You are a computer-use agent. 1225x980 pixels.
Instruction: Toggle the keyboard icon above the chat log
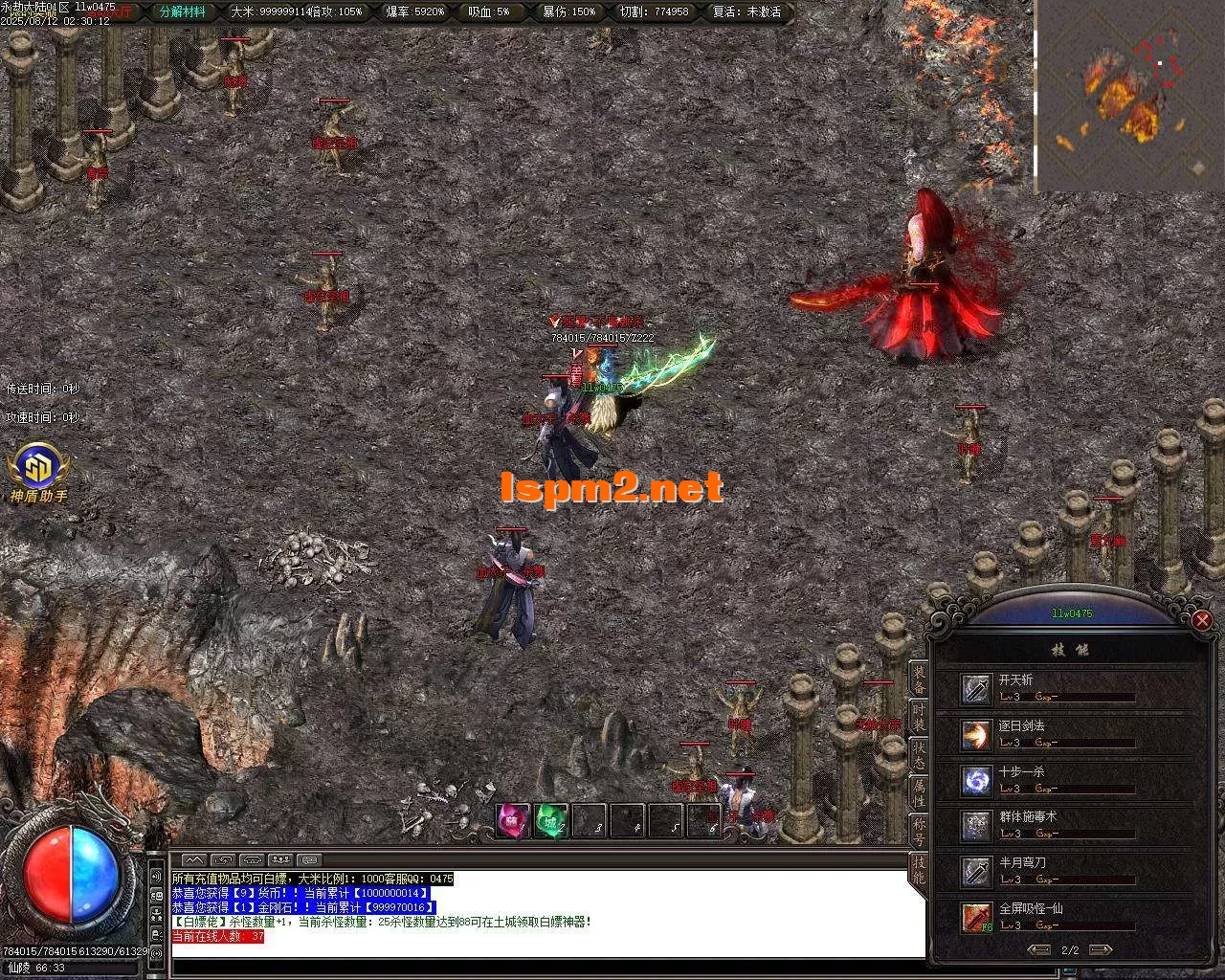307,858
